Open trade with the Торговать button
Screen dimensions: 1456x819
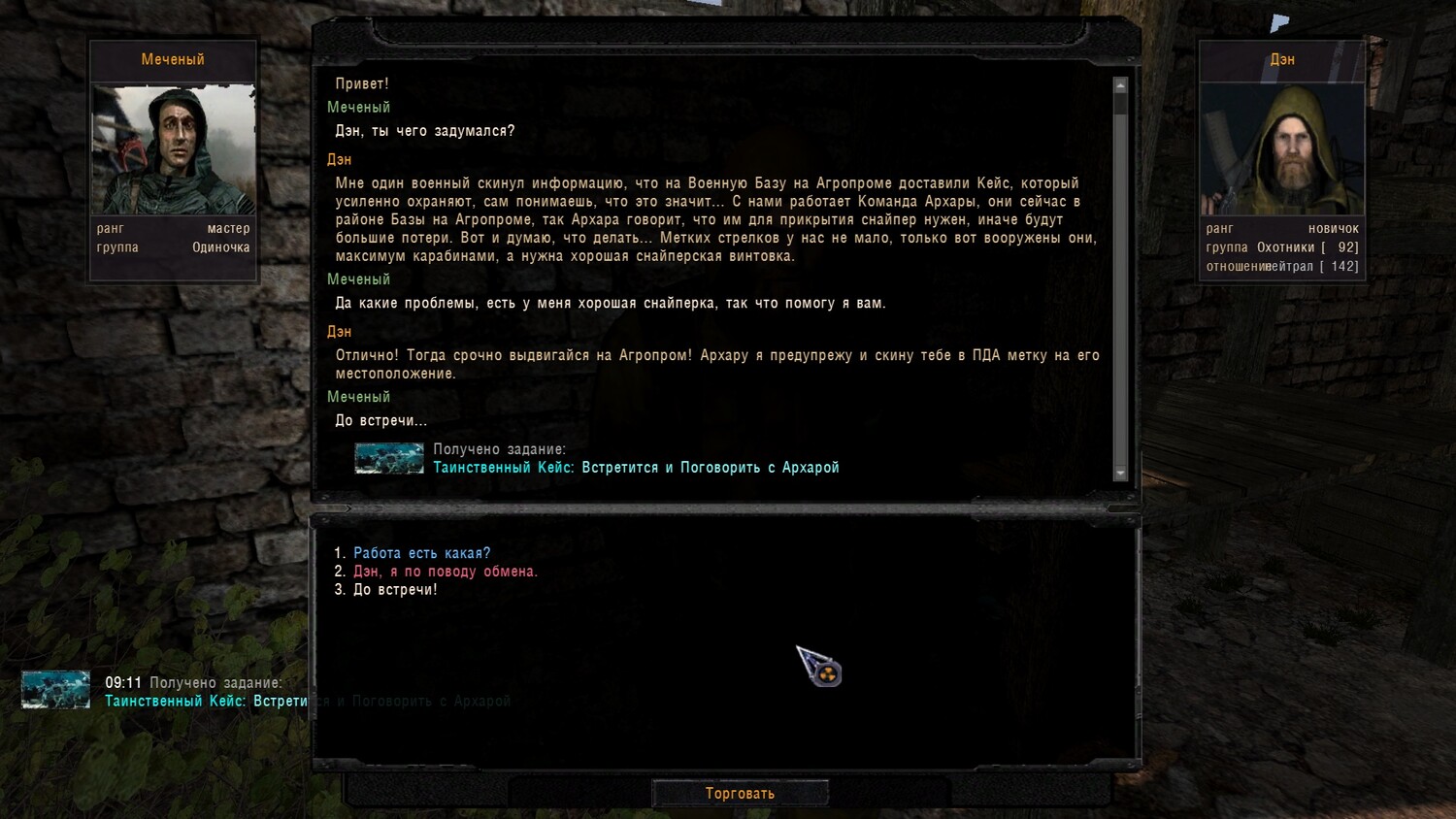(740, 793)
